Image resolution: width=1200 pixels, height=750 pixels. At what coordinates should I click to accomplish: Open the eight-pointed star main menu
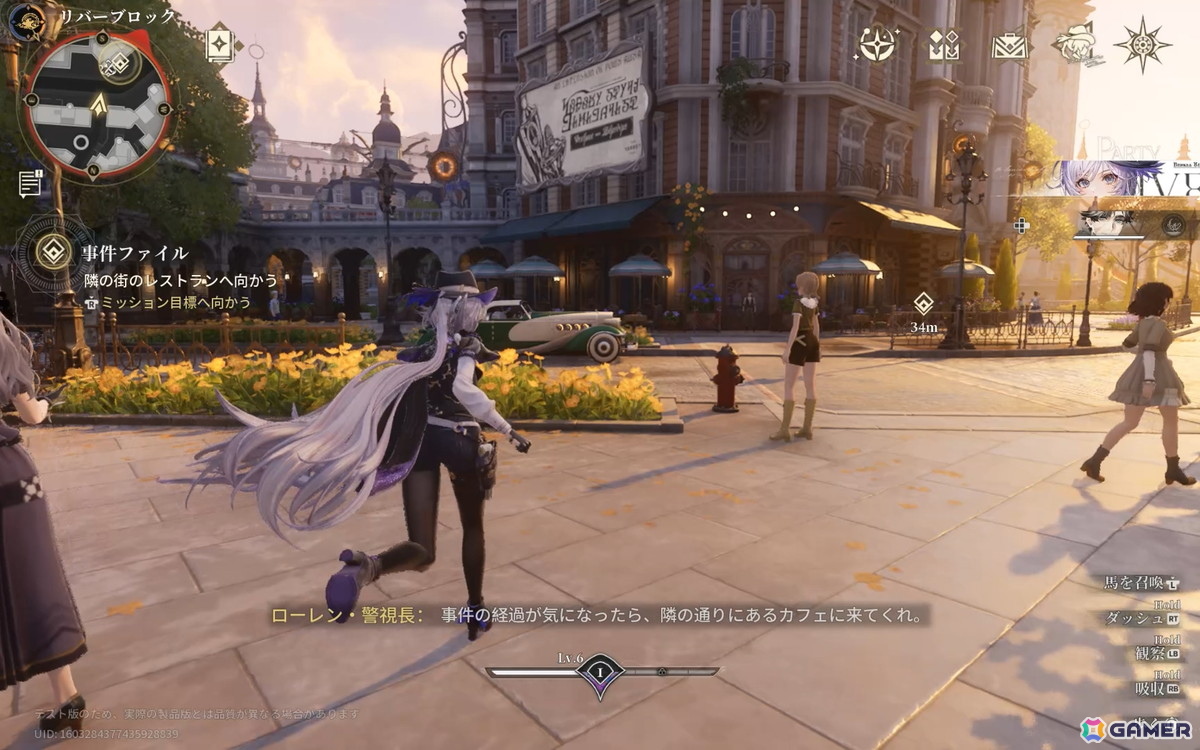pyautogui.click(x=1142, y=44)
